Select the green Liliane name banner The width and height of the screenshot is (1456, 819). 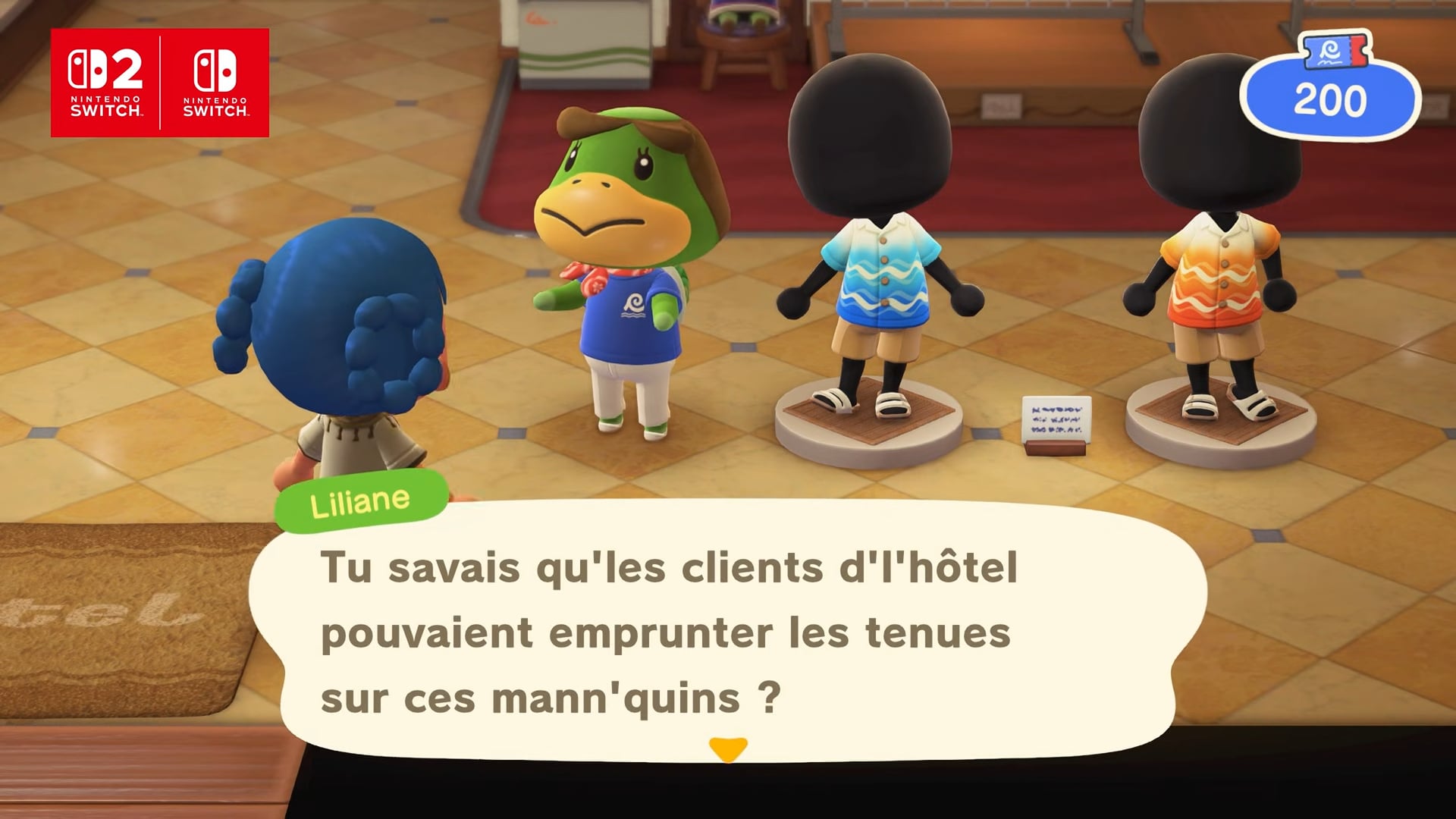click(x=359, y=498)
